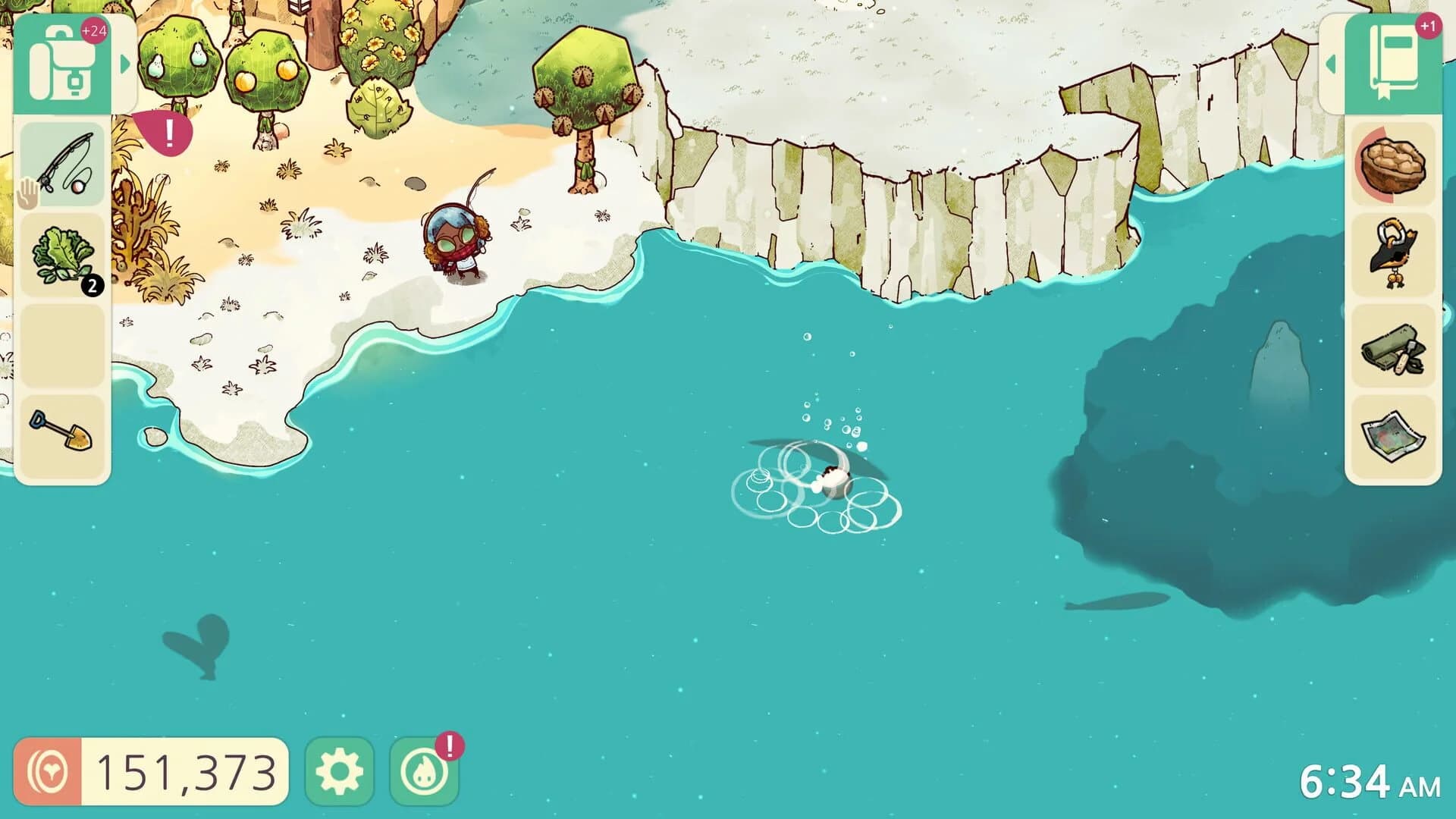Select the fishing rod in the hotbar

(x=64, y=165)
